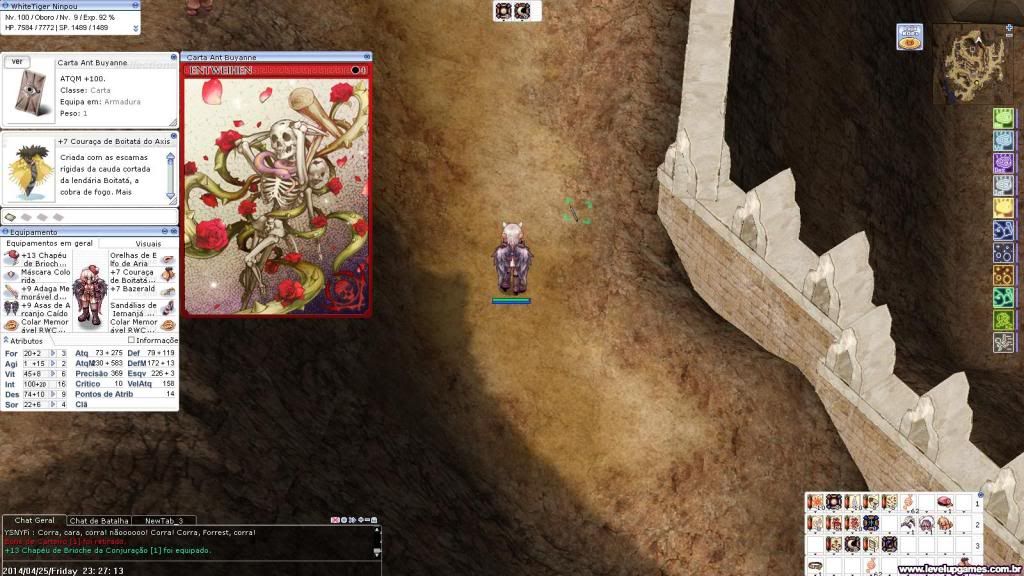Click the yellow hand skill icon on sidebar
This screenshot has height=576, width=1024.
point(1004,207)
